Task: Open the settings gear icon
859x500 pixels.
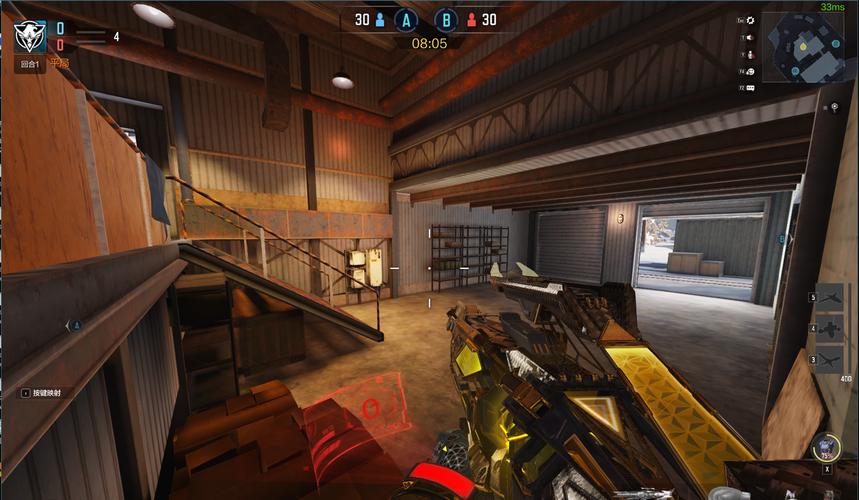Action: [x=751, y=20]
